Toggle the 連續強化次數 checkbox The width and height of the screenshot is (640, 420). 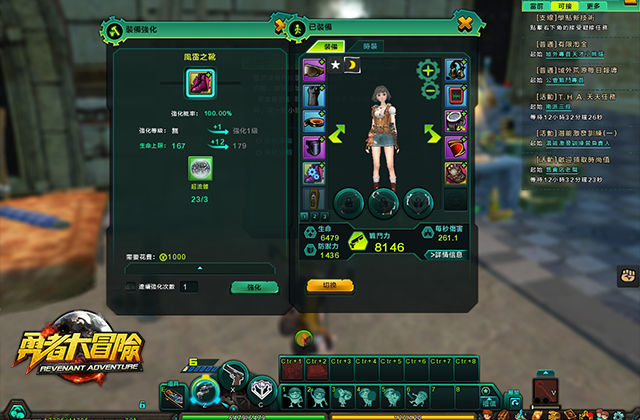point(130,287)
